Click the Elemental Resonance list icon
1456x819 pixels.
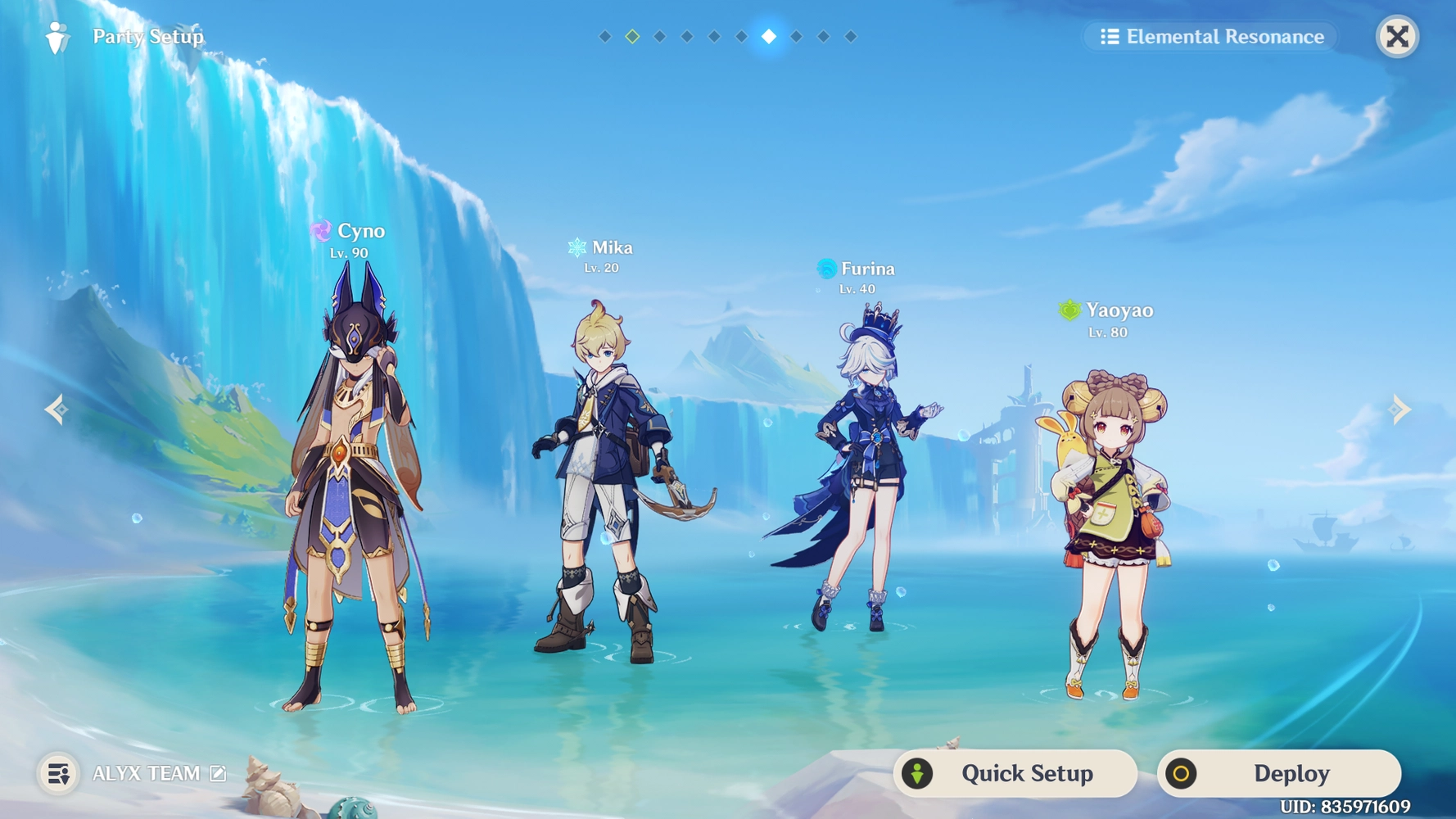(1110, 36)
